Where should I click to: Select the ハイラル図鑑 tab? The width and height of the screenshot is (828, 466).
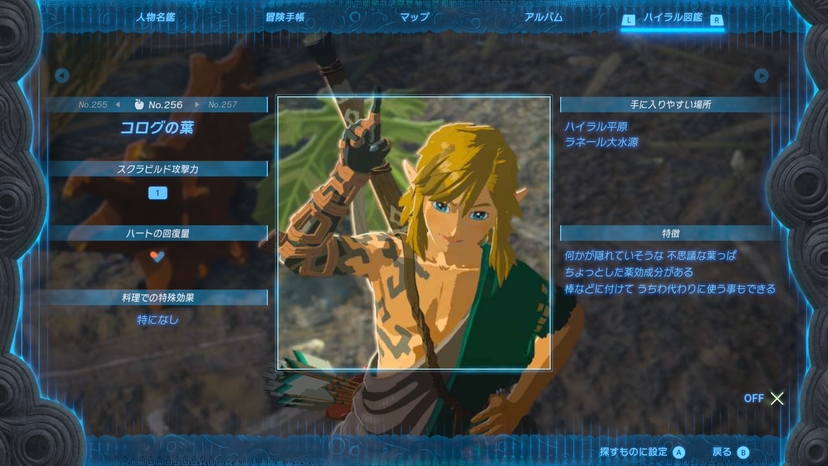[672, 18]
